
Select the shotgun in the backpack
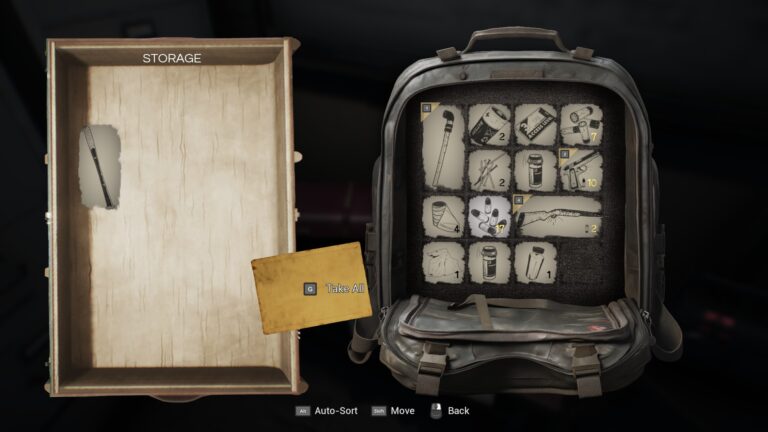tap(557, 216)
